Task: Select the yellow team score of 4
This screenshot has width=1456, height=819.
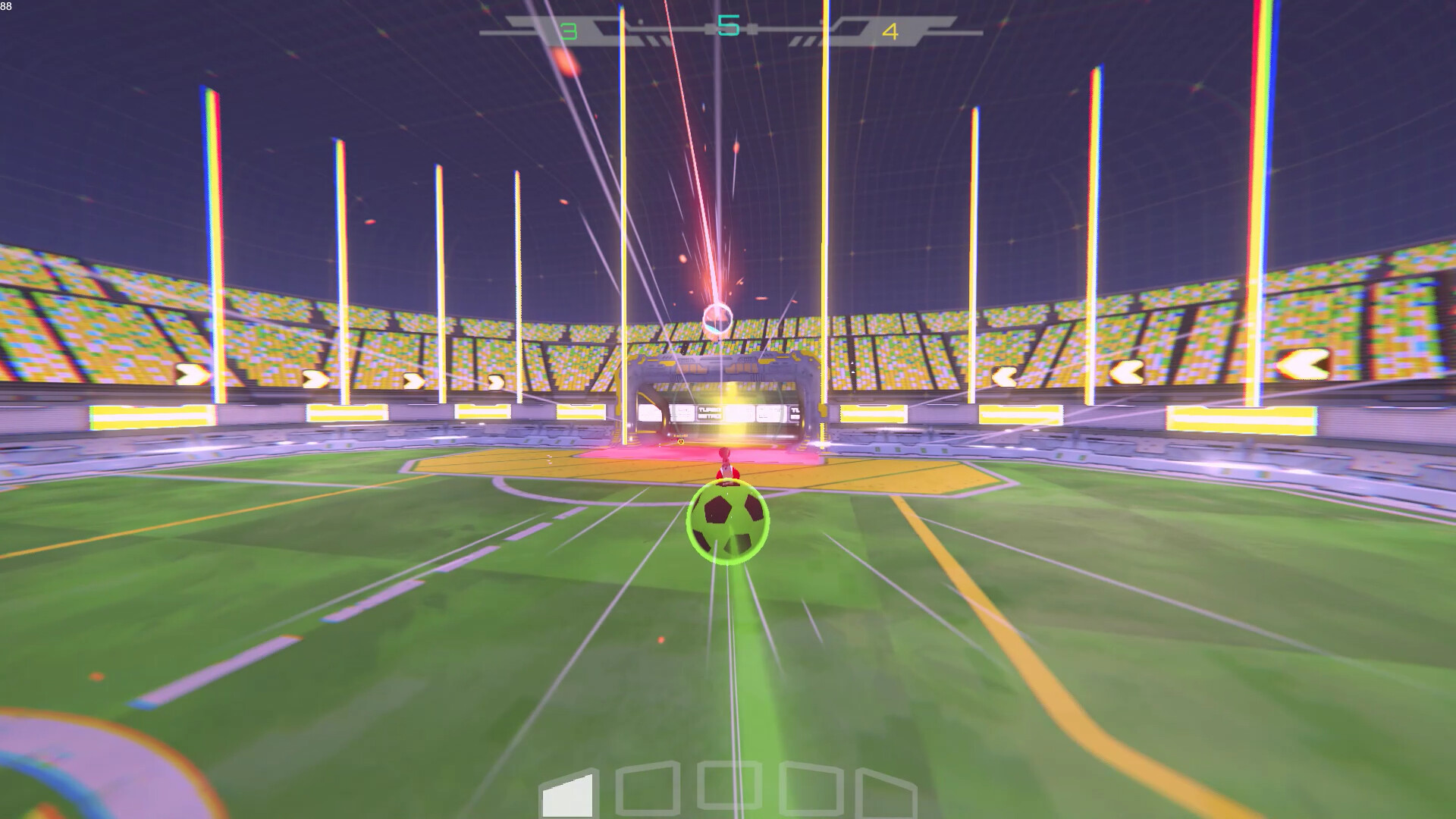Action: point(891,33)
